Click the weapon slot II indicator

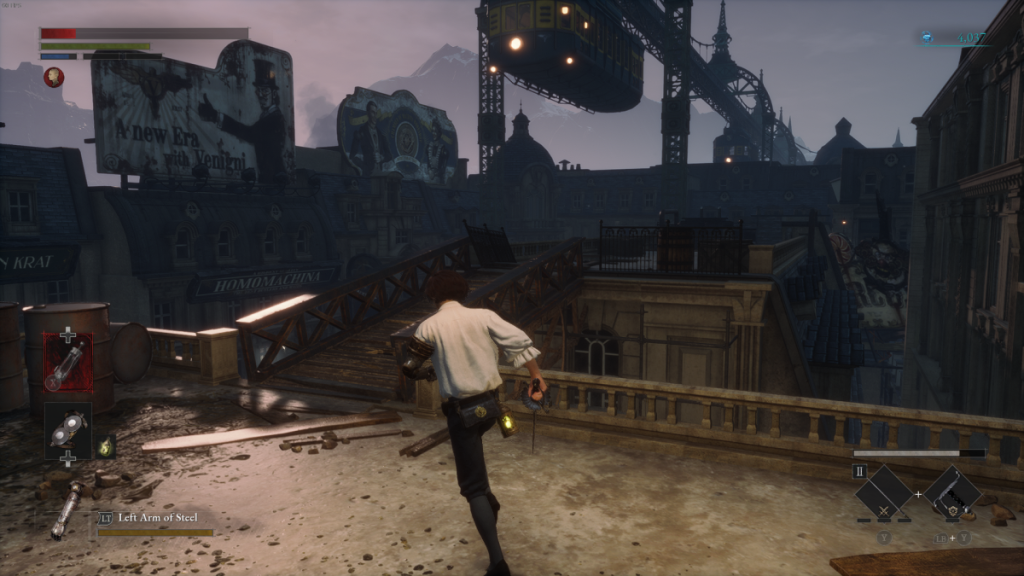(859, 471)
